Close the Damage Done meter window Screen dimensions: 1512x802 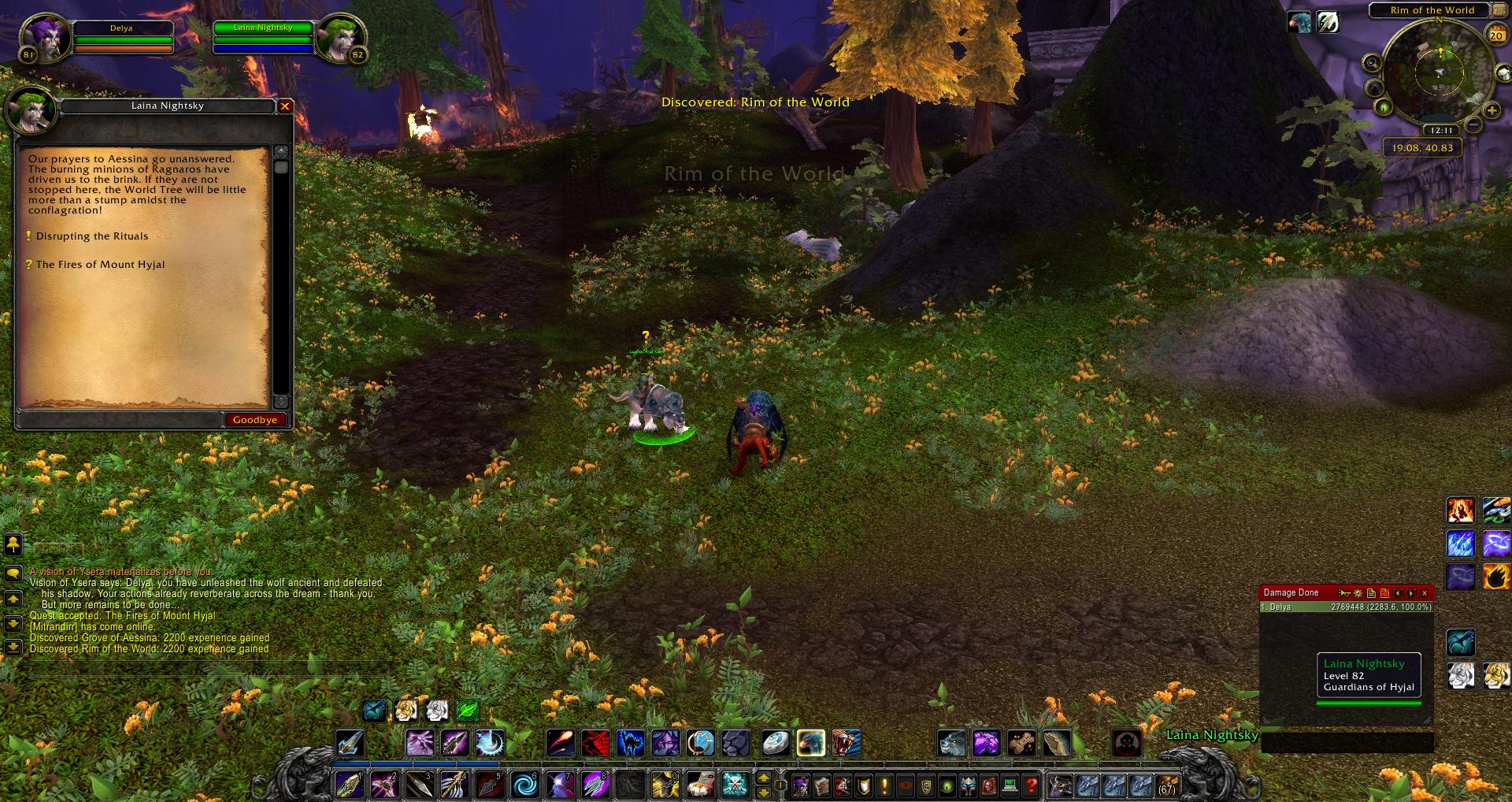1424,593
